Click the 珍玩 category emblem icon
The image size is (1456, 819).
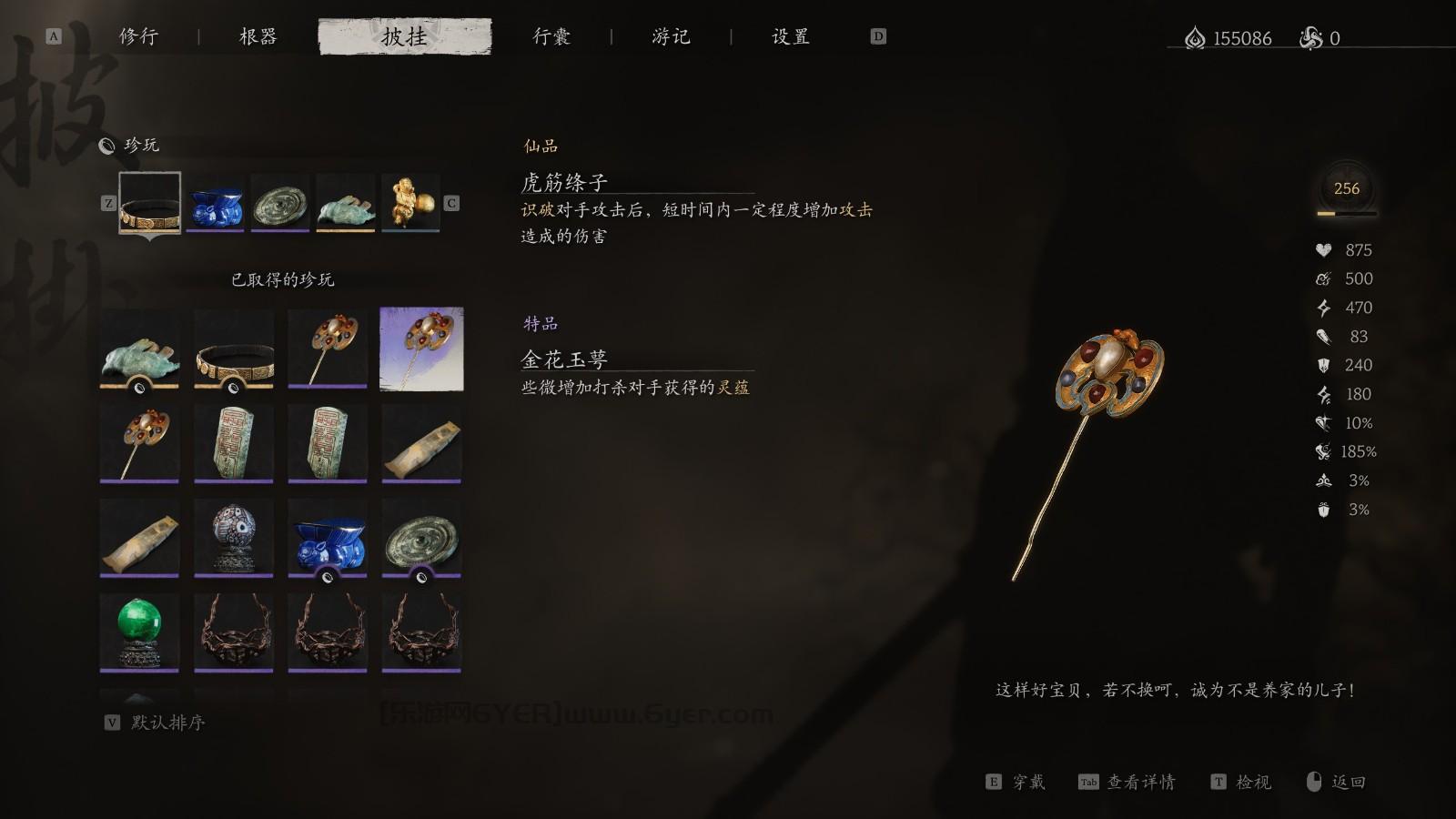click(107, 144)
